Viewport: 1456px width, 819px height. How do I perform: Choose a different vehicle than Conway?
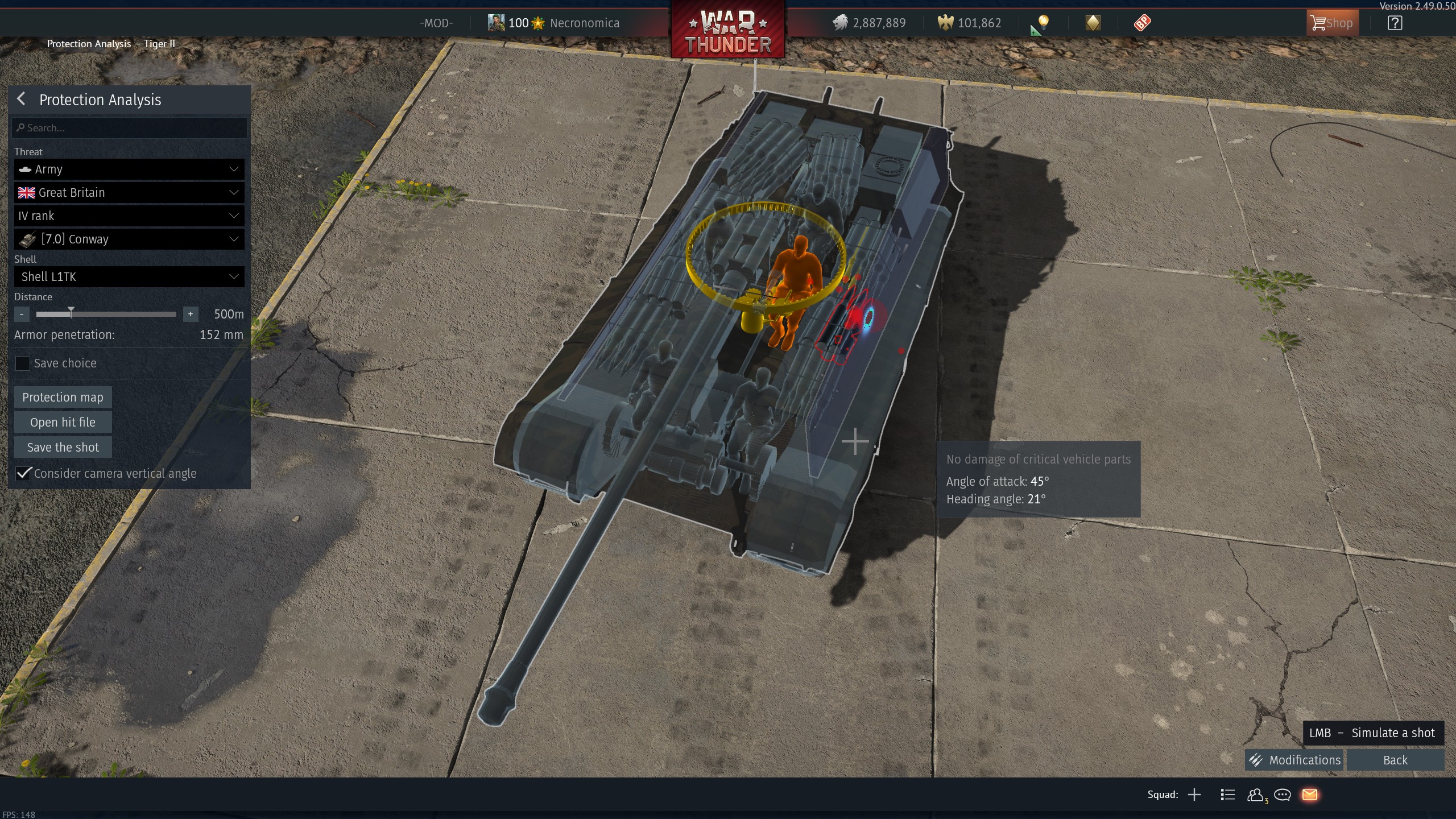(129, 239)
